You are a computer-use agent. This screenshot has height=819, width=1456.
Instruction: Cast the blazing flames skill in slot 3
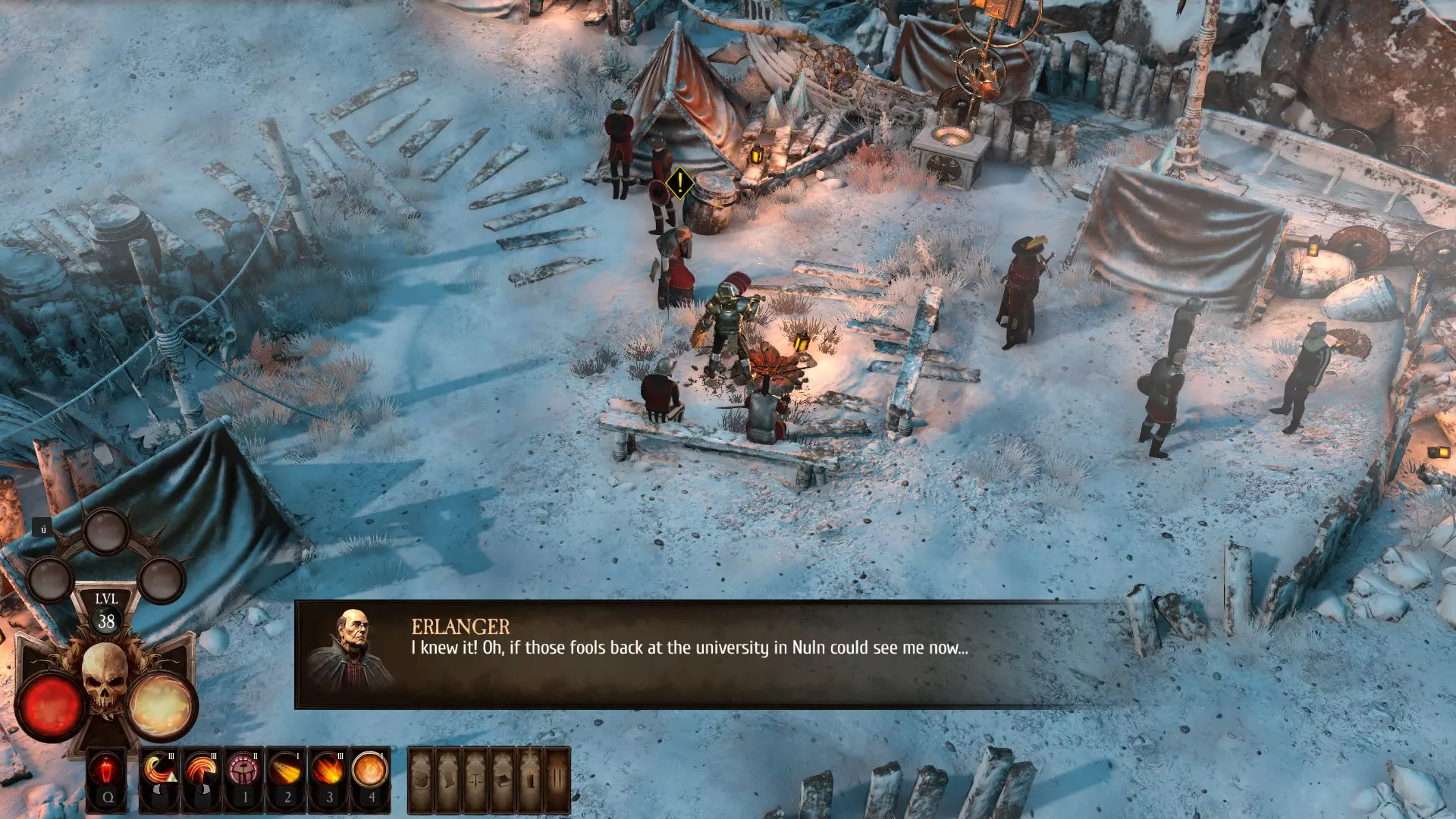pyautogui.click(x=328, y=772)
